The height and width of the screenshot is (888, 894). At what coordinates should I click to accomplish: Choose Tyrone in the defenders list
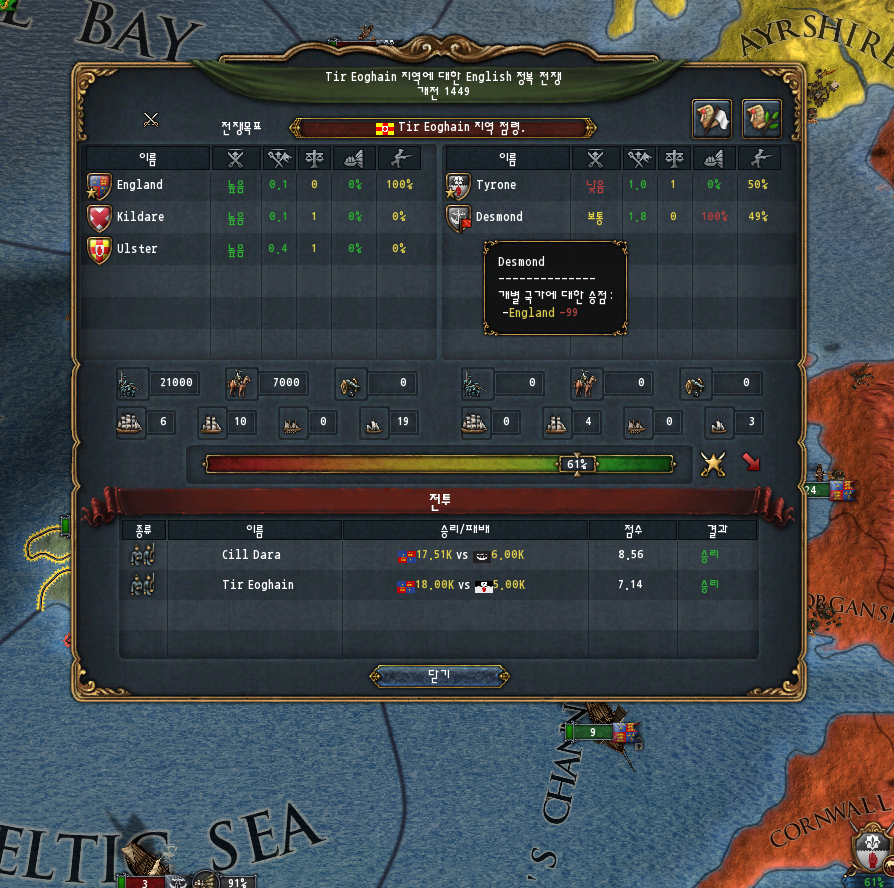tap(496, 185)
